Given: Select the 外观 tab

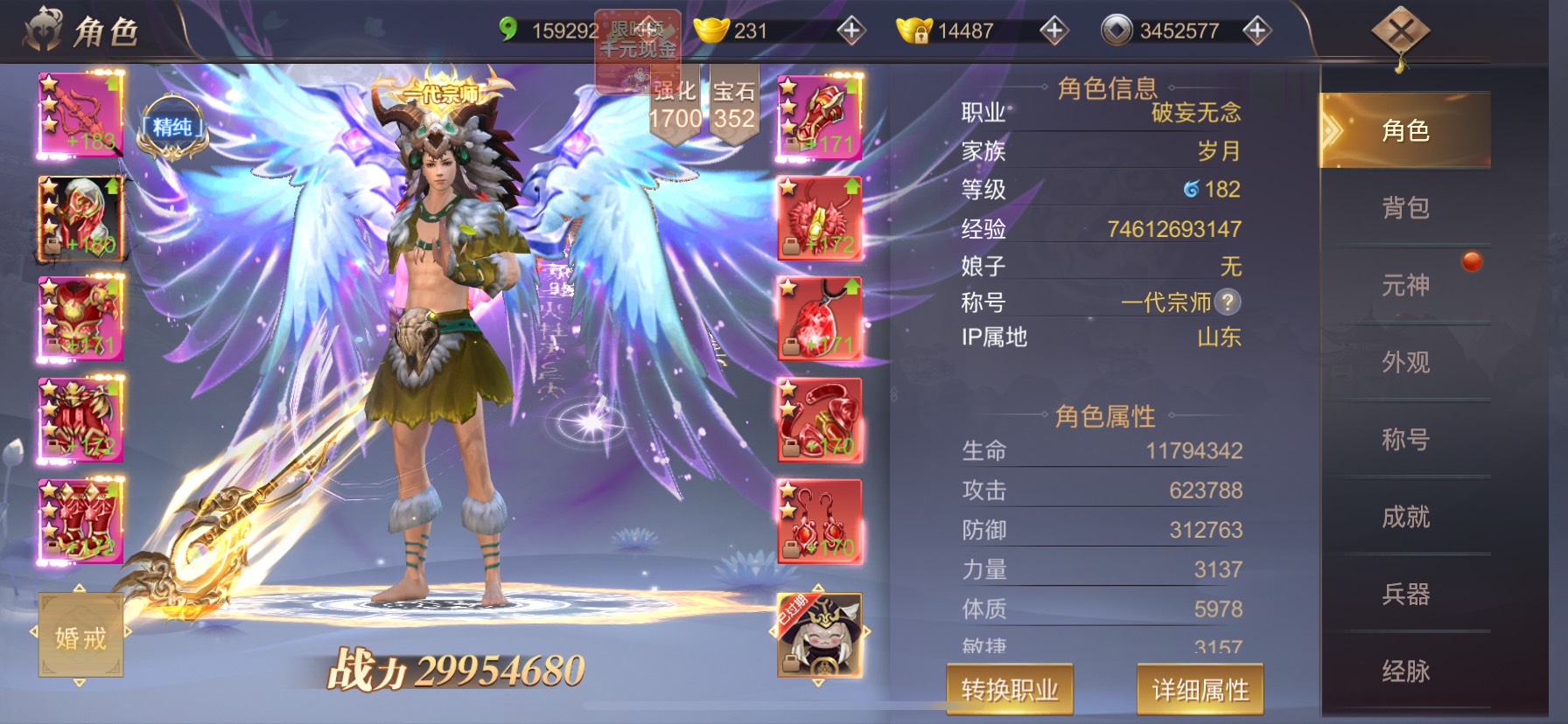Looking at the screenshot, I should pyautogui.click(x=1405, y=362).
